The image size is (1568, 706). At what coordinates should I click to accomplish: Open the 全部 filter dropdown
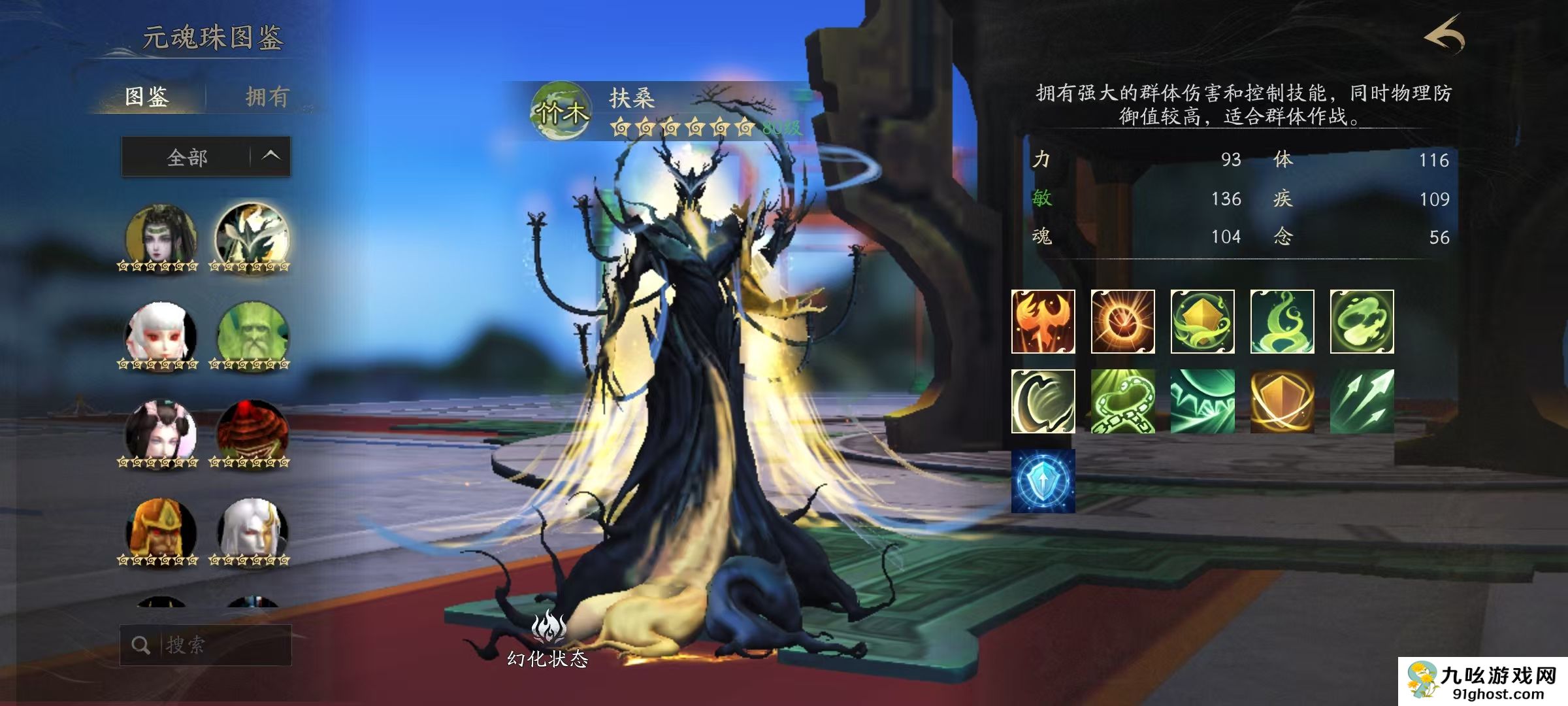206,157
